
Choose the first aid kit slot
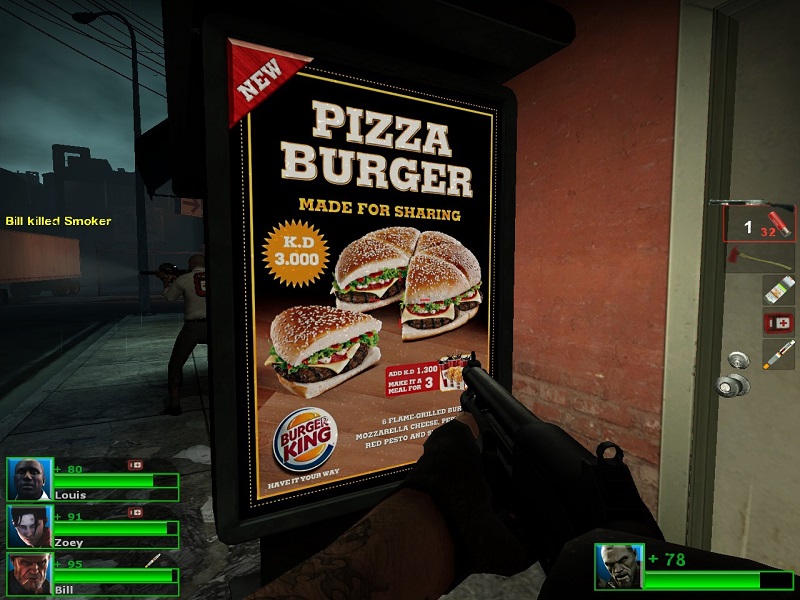point(778,322)
